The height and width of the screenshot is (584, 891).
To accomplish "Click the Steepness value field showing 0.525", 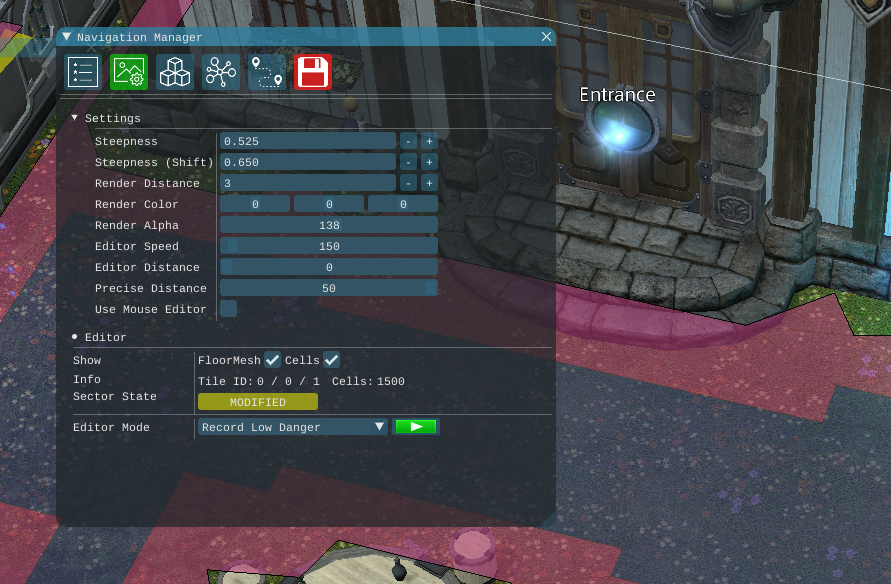I will pyautogui.click(x=308, y=141).
